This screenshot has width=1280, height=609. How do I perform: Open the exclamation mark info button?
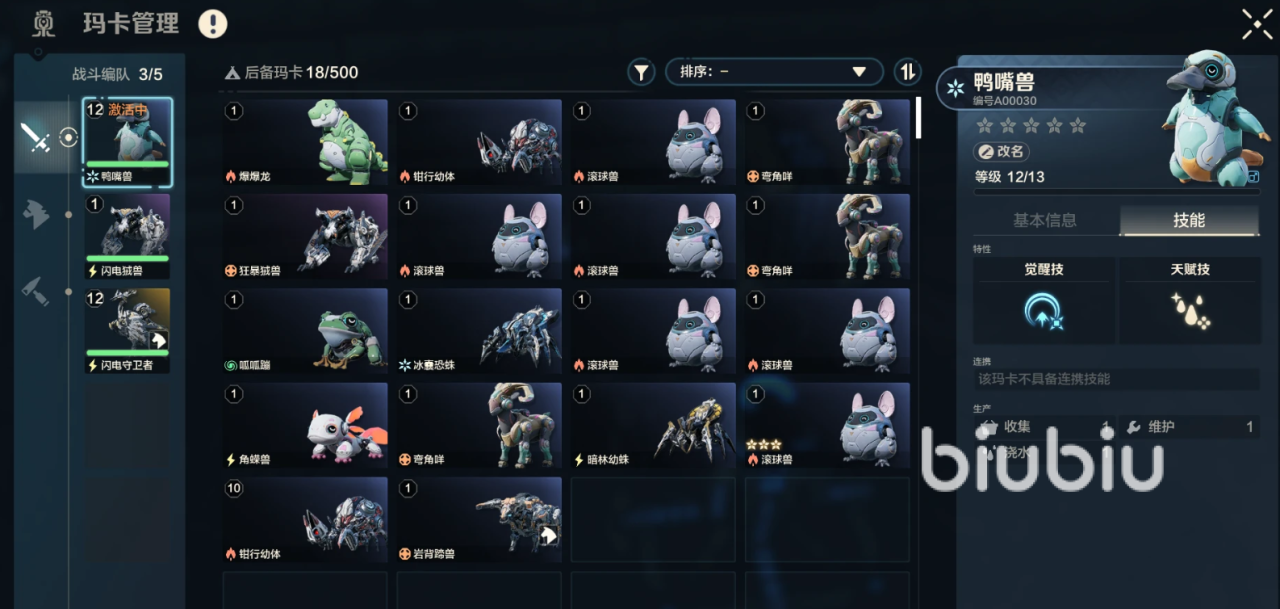213,24
